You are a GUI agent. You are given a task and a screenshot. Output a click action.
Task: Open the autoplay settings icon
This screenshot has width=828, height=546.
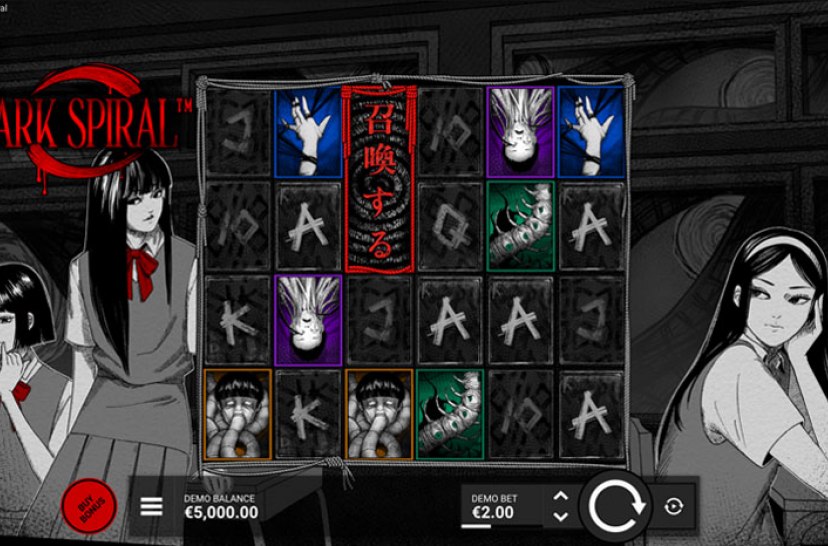[673, 507]
